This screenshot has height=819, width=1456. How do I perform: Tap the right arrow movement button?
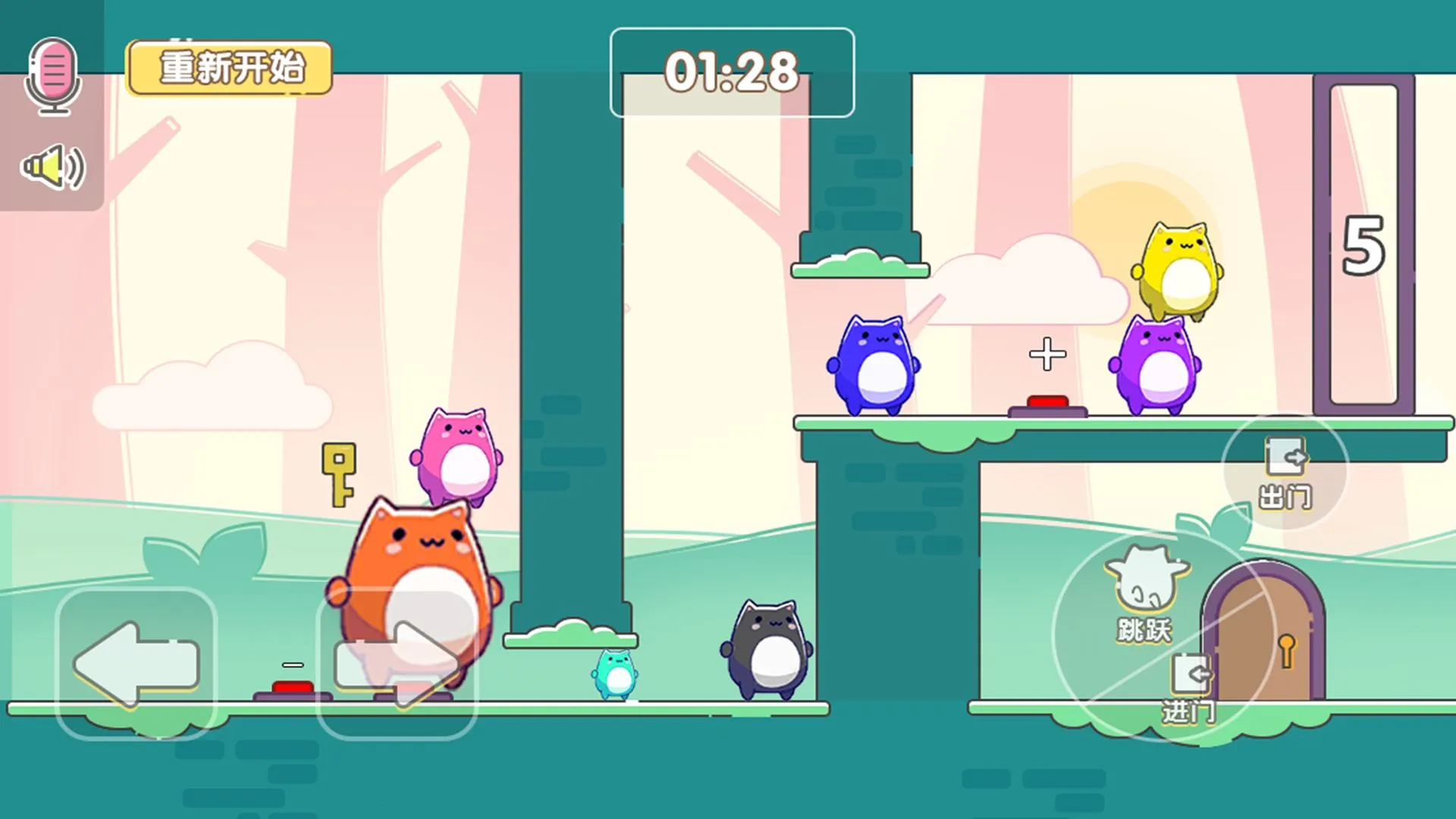click(x=397, y=664)
